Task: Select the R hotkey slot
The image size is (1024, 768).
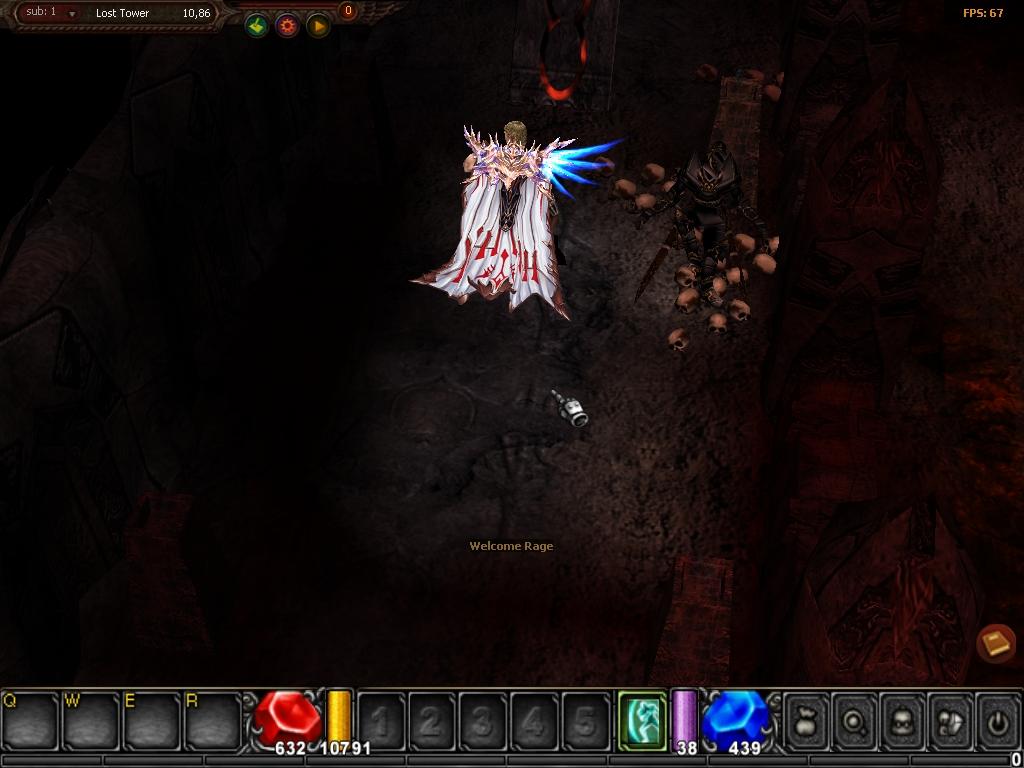Action: pos(212,719)
